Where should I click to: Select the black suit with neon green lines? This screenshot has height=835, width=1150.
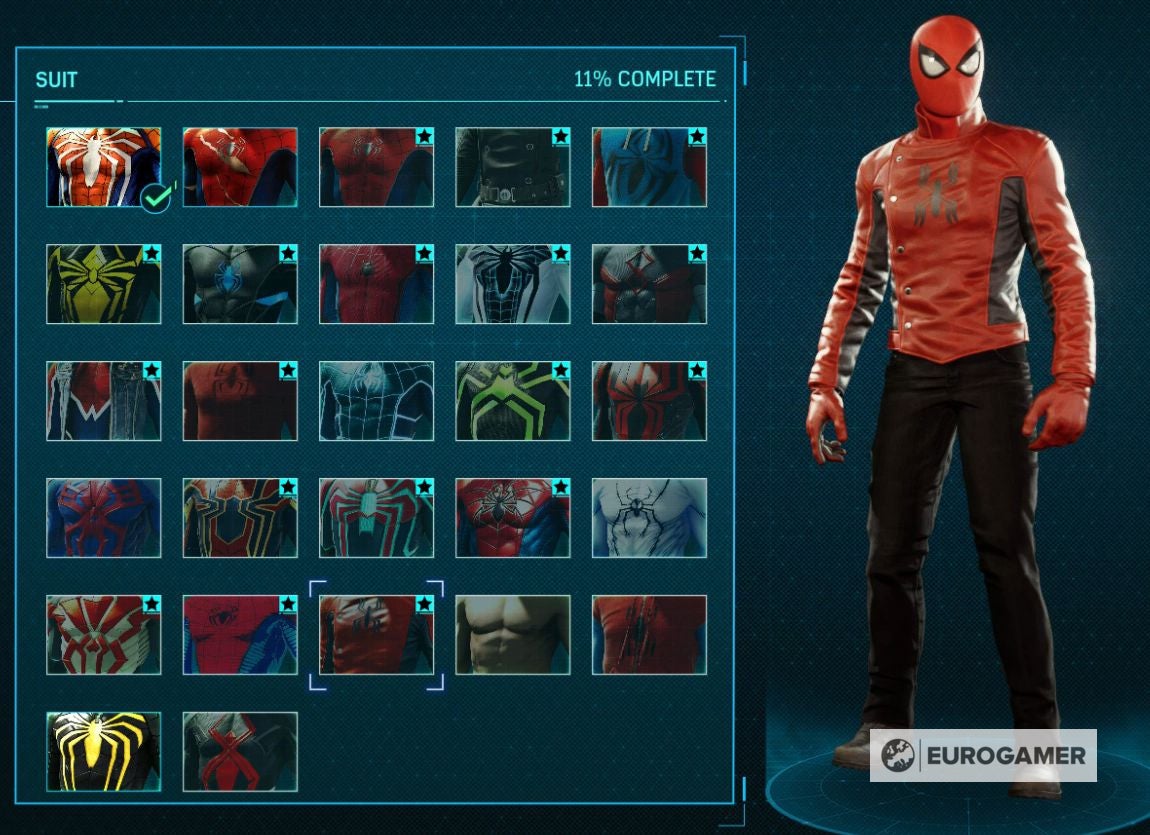pyautogui.click(x=512, y=401)
